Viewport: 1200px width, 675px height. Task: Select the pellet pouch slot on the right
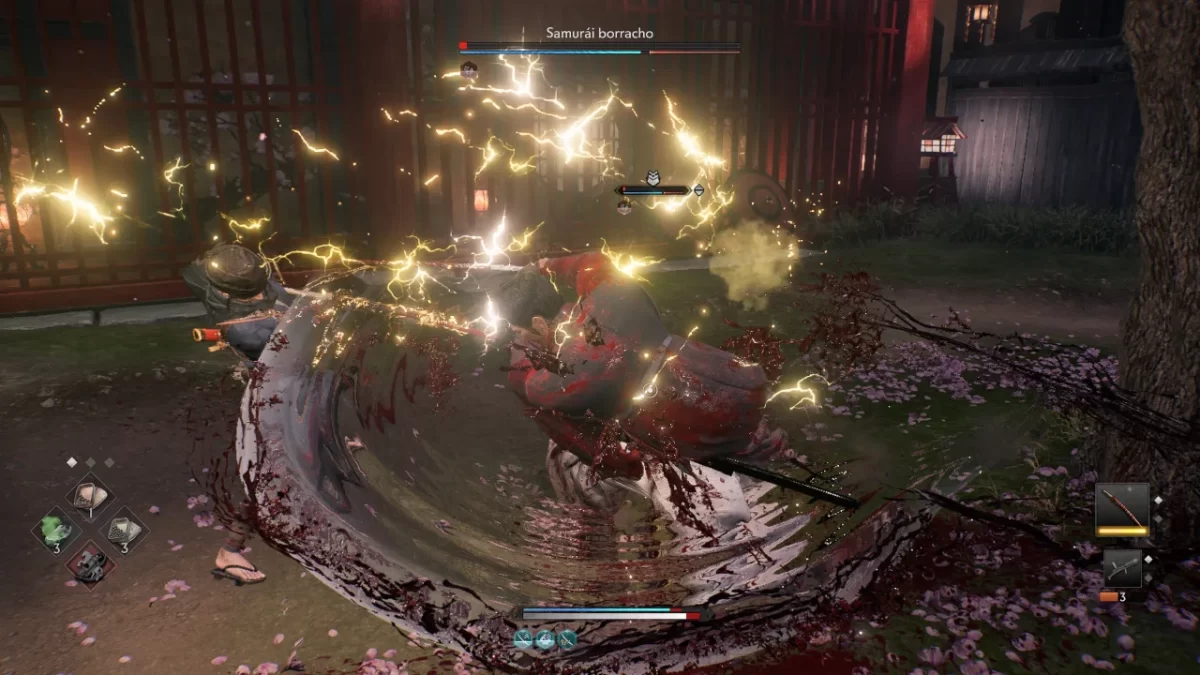(124, 529)
